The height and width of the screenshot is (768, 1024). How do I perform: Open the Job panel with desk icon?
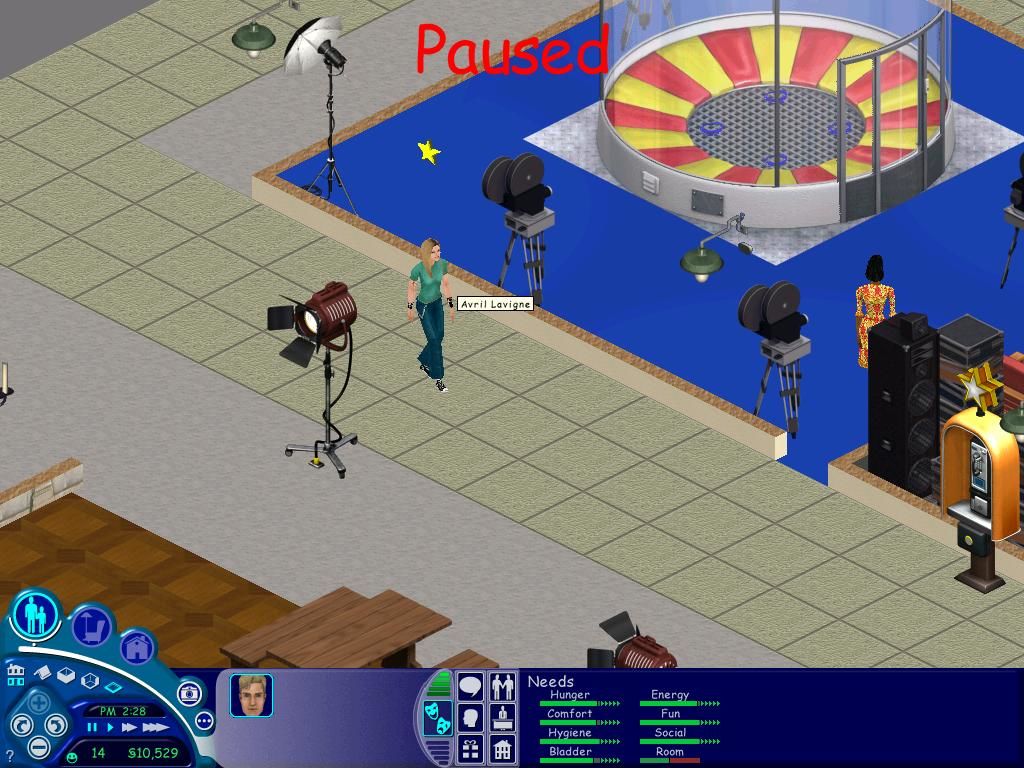point(503,717)
